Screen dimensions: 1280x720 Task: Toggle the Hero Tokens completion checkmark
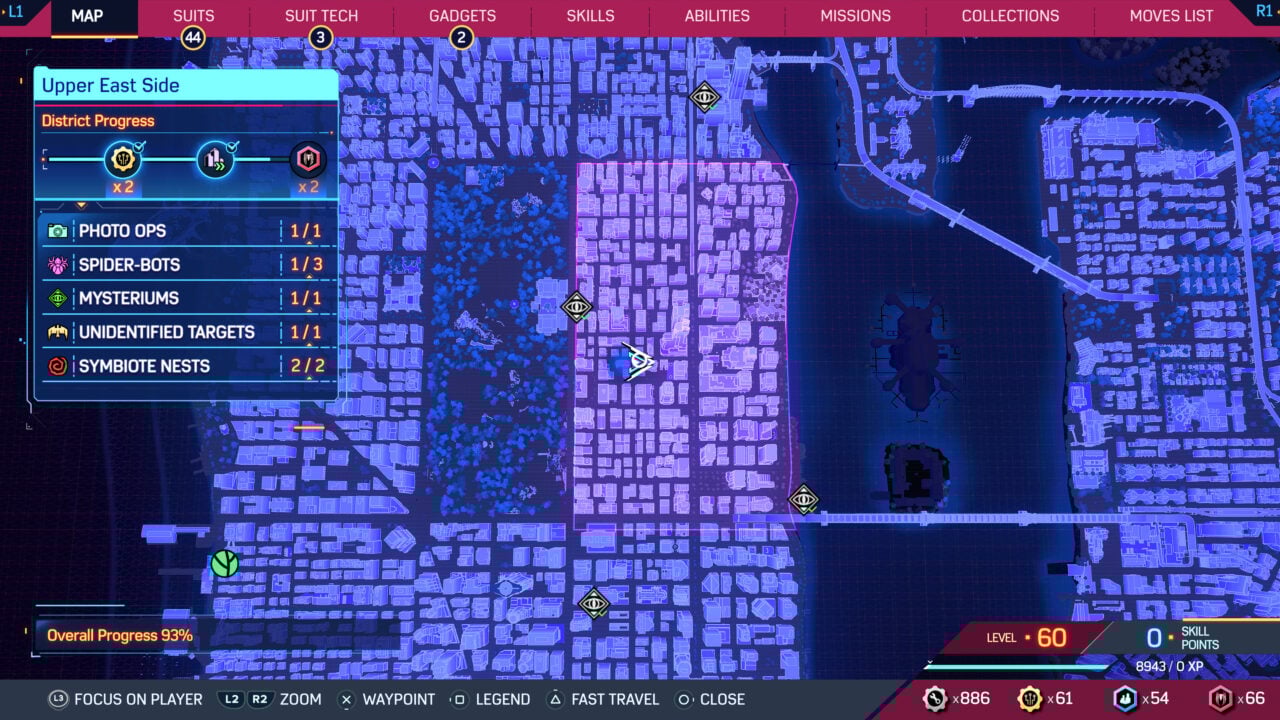click(140, 144)
